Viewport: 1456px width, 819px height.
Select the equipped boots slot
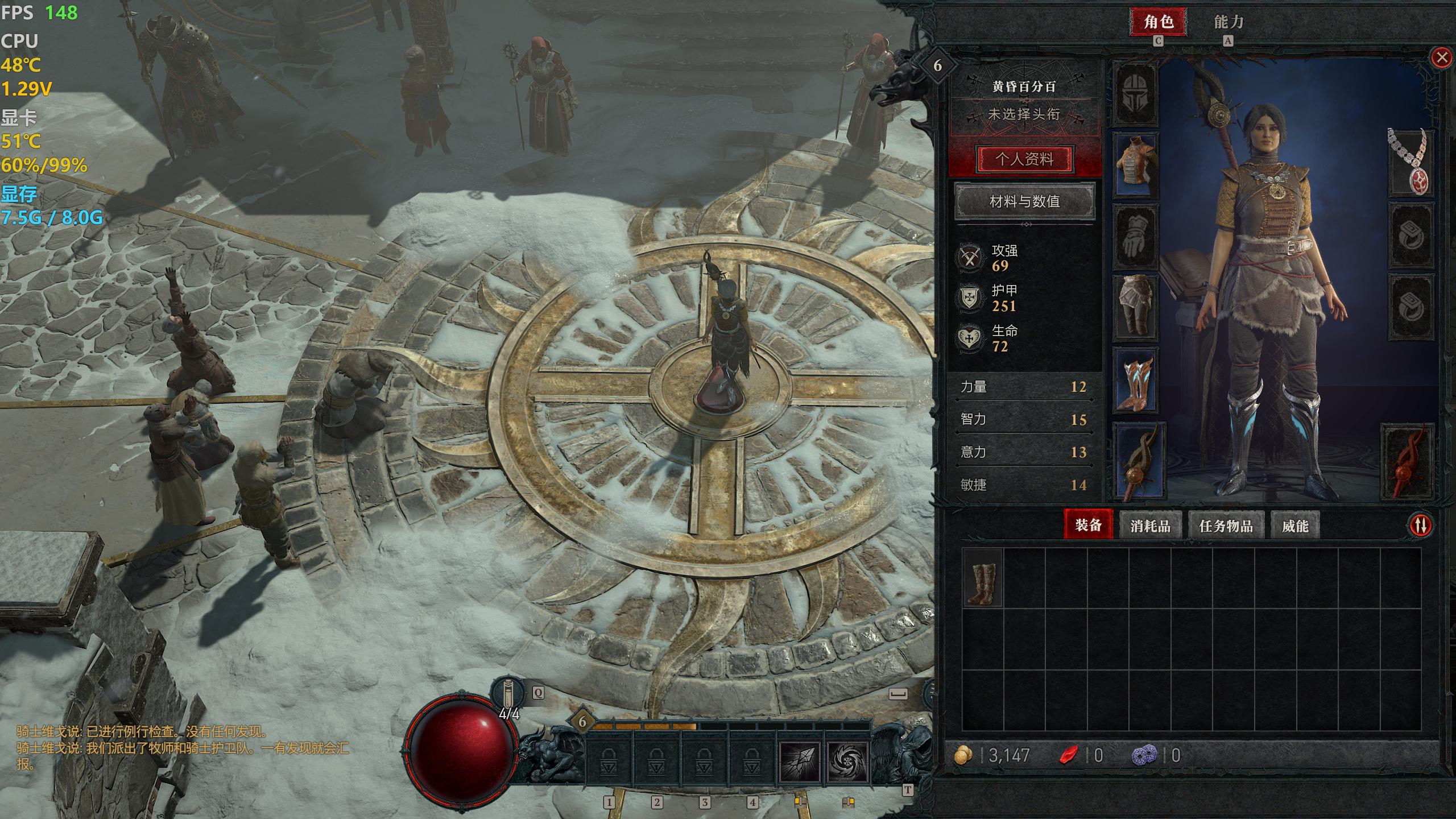(1135, 379)
